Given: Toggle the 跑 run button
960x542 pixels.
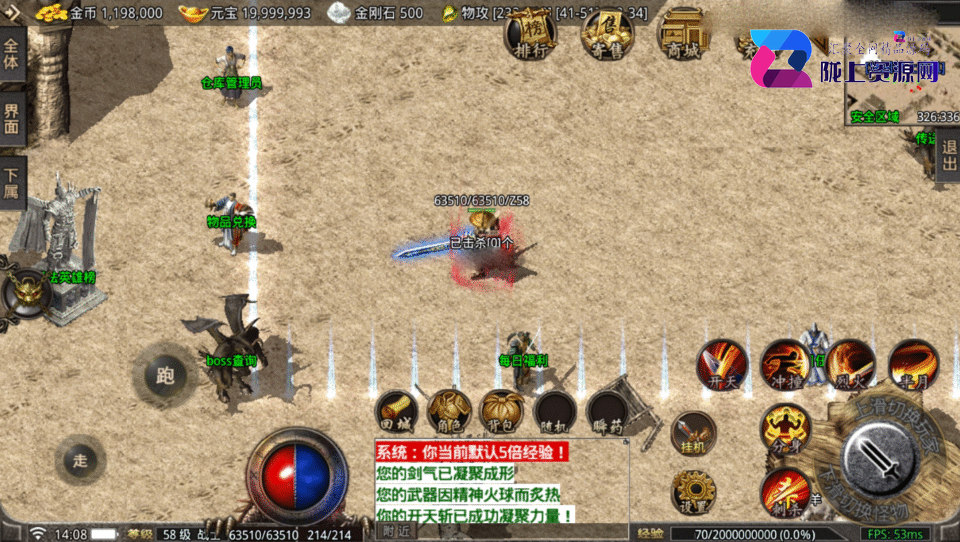Looking at the screenshot, I should [165, 375].
